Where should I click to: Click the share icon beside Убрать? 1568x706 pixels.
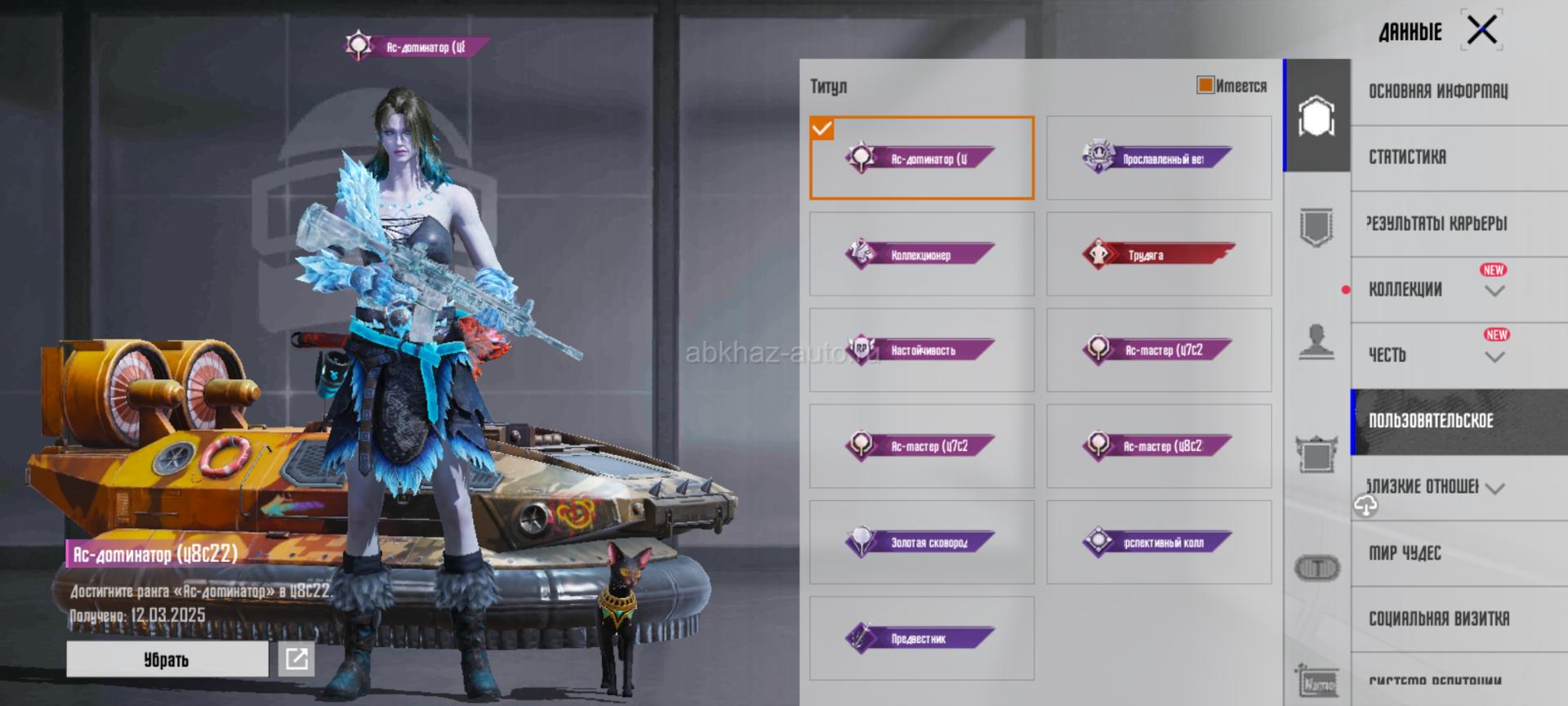tap(296, 659)
